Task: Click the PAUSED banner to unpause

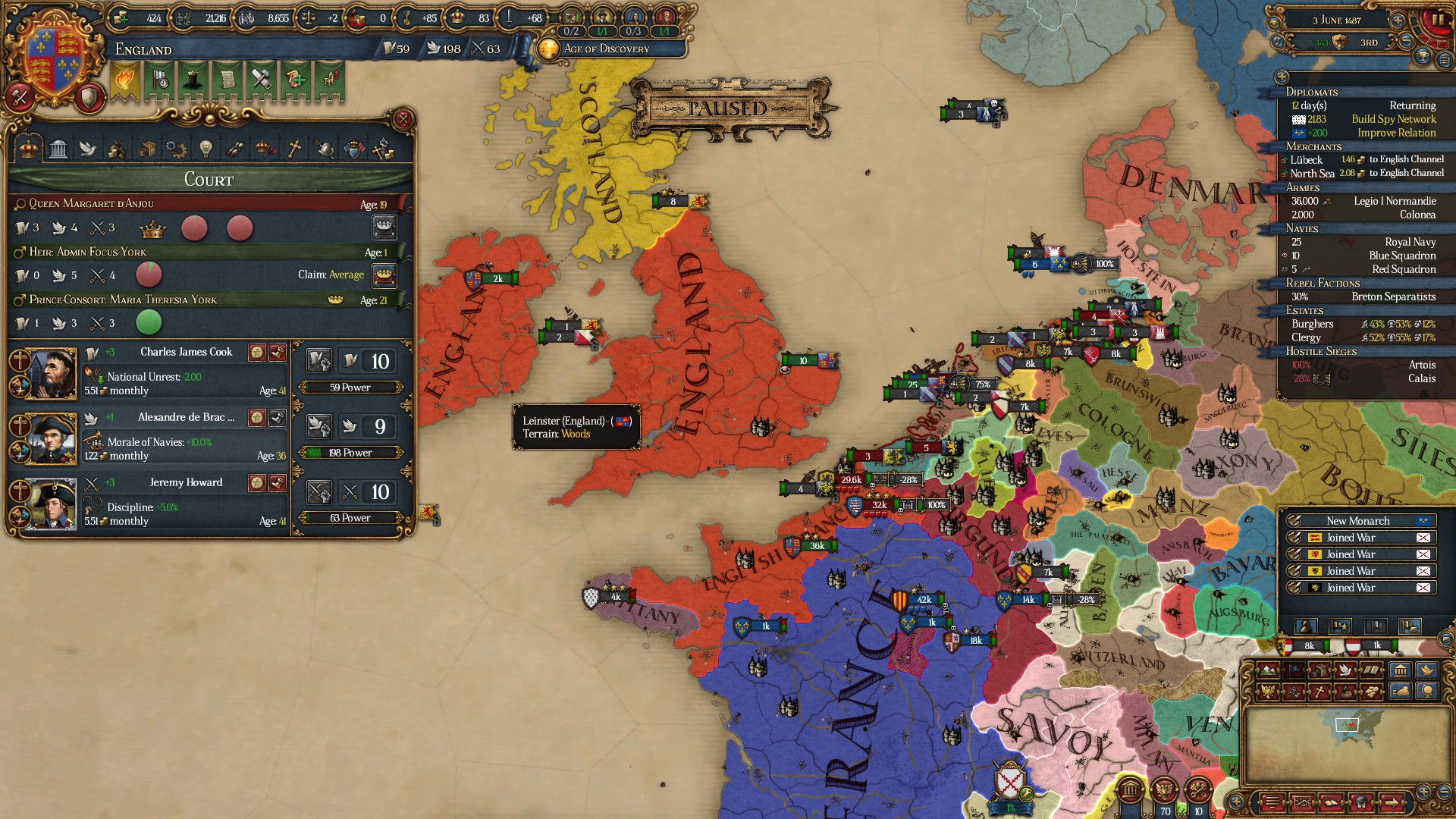Action: 732,108
